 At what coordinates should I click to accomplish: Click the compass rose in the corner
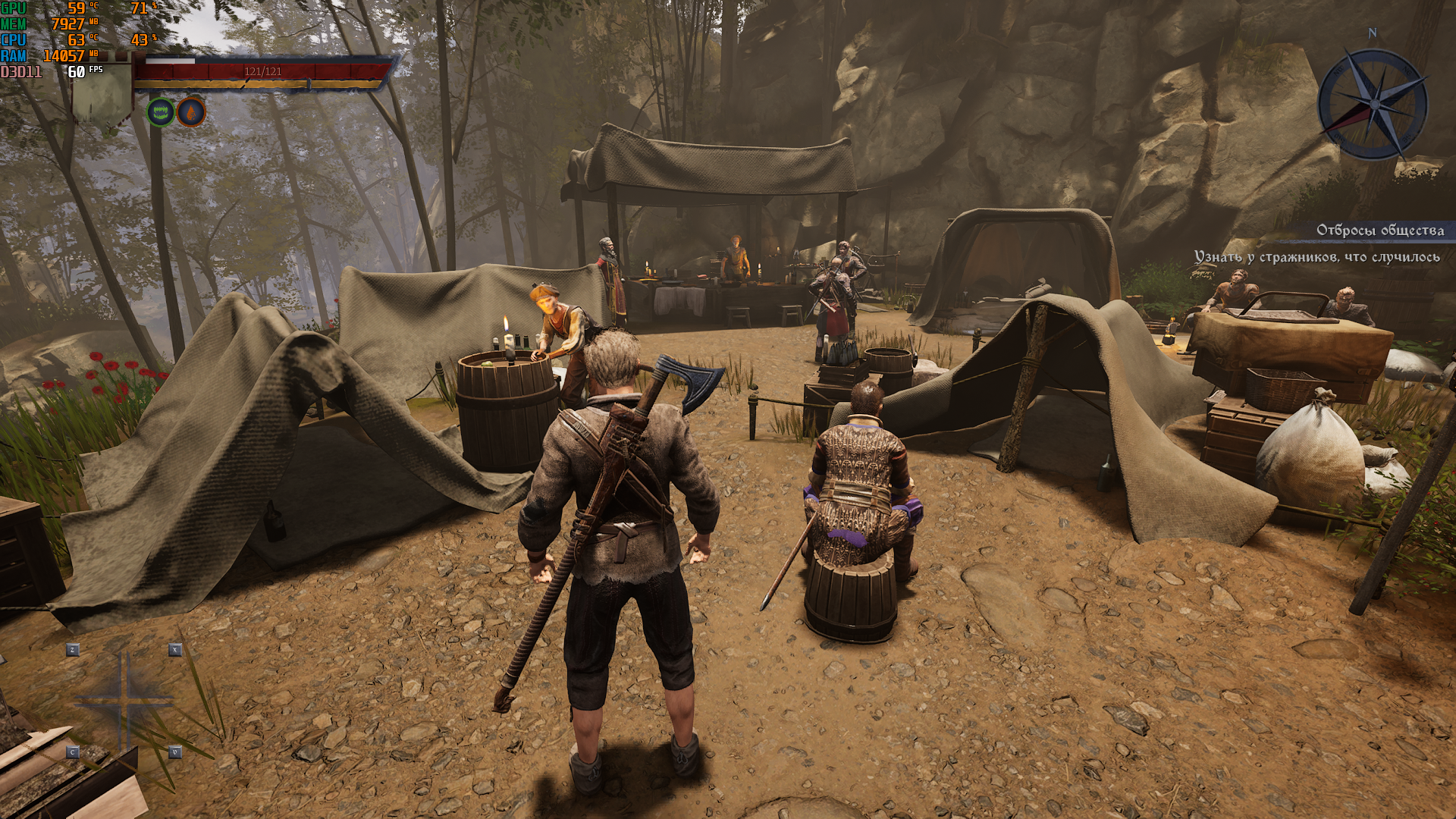(1373, 104)
